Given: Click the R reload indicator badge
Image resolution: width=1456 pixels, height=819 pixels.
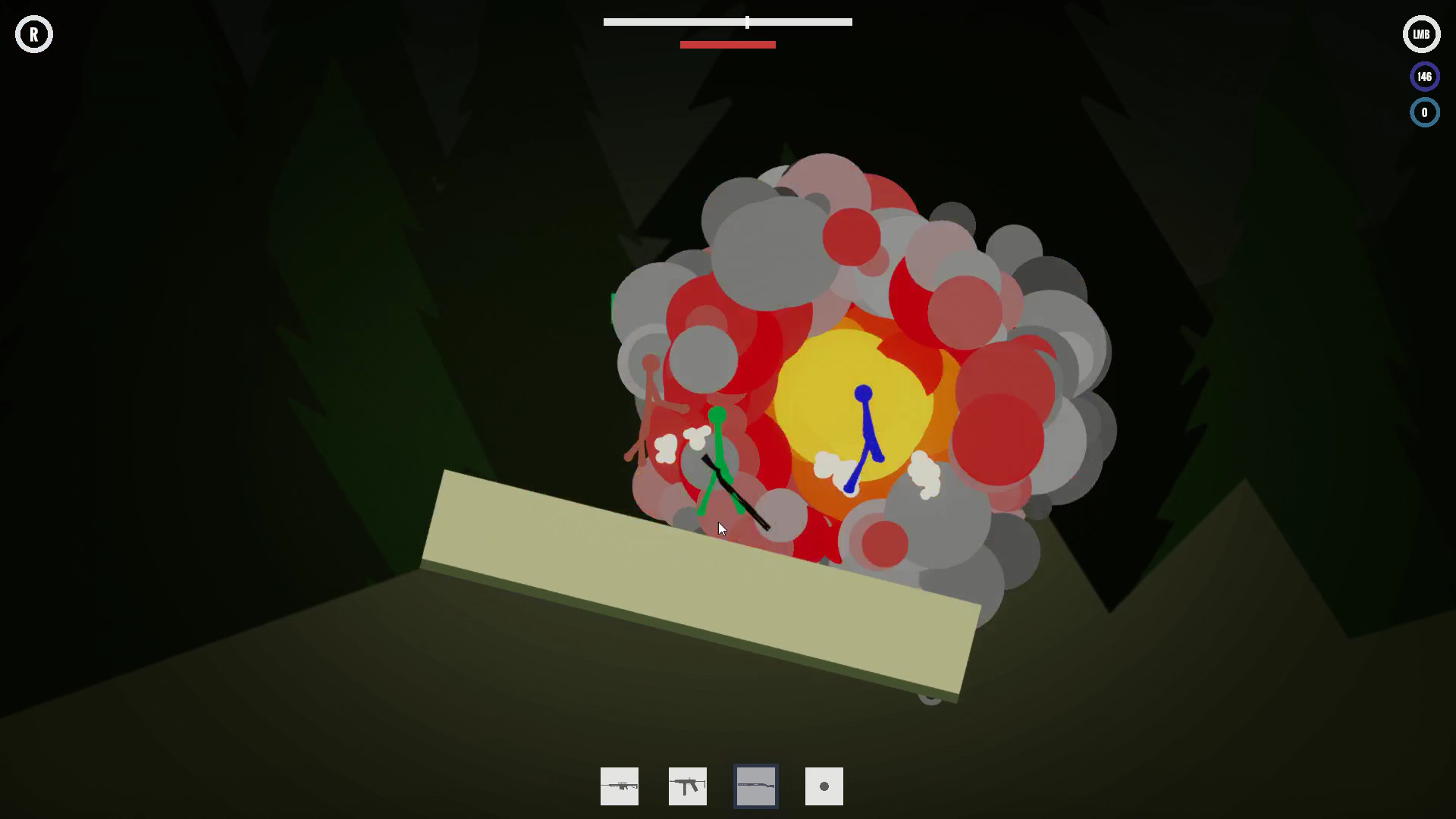Looking at the screenshot, I should [x=33, y=33].
